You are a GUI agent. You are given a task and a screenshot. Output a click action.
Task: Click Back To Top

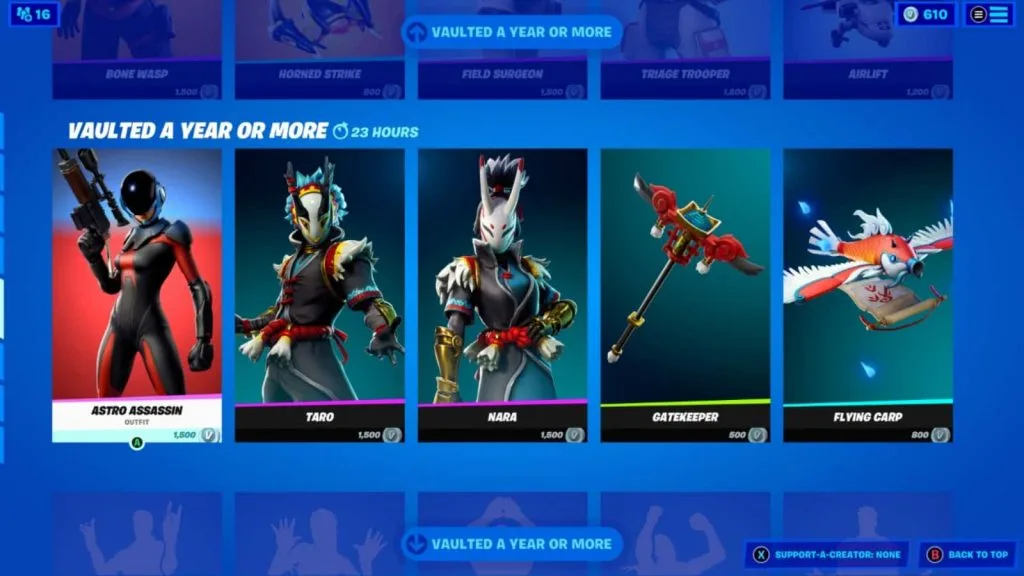pos(967,554)
